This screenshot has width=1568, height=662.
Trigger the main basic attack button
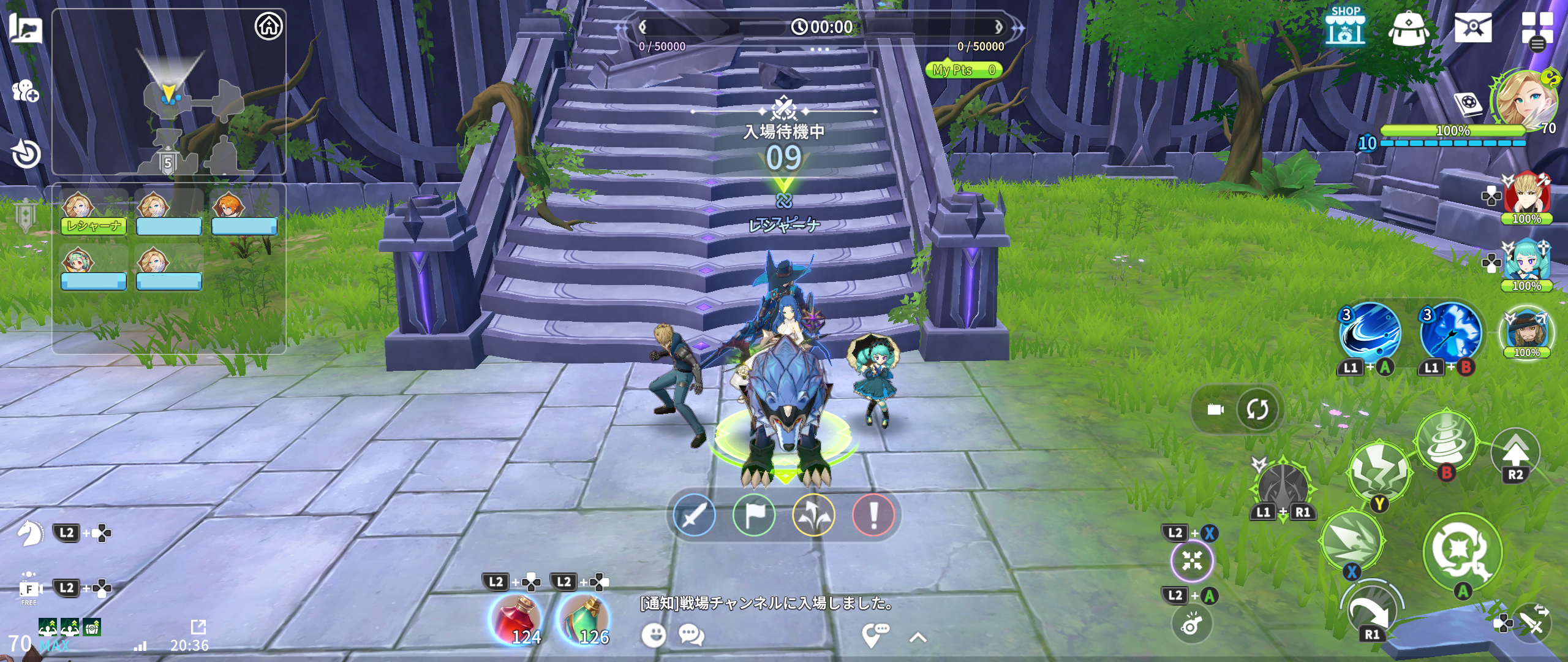point(1463,550)
